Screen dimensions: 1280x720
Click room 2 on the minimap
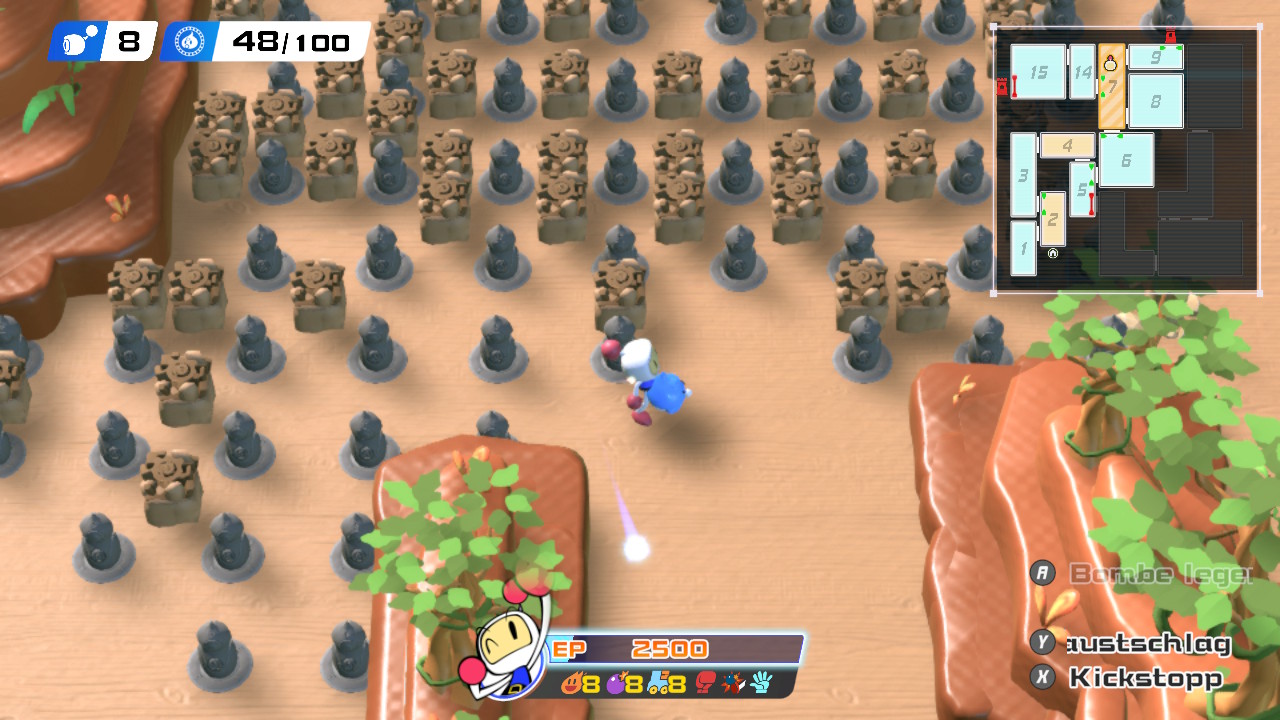(x=1052, y=218)
